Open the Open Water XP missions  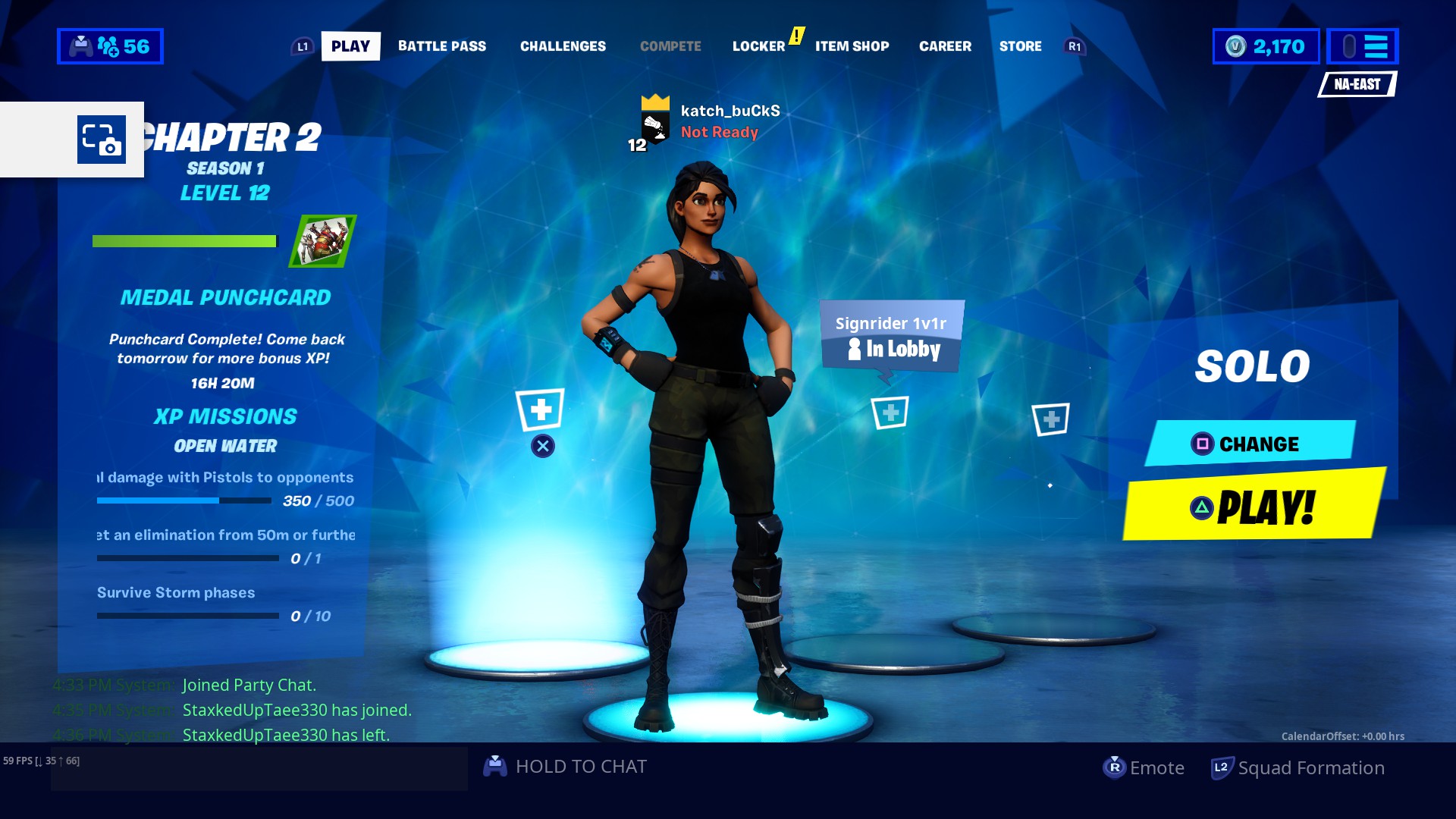click(x=225, y=446)
